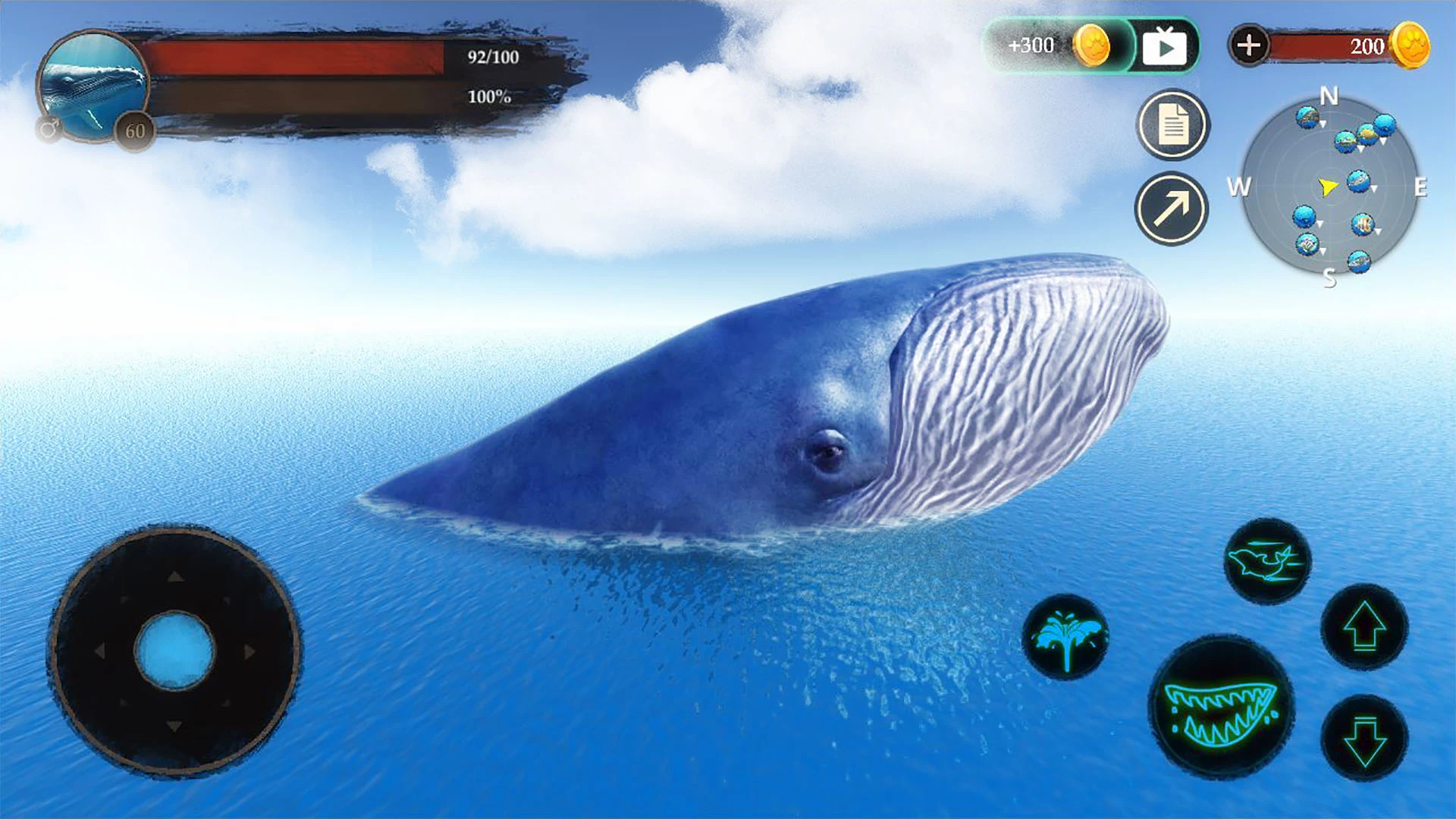Attack with the toothy bite button
The image size is (1456, 819).
(1222, 709)
